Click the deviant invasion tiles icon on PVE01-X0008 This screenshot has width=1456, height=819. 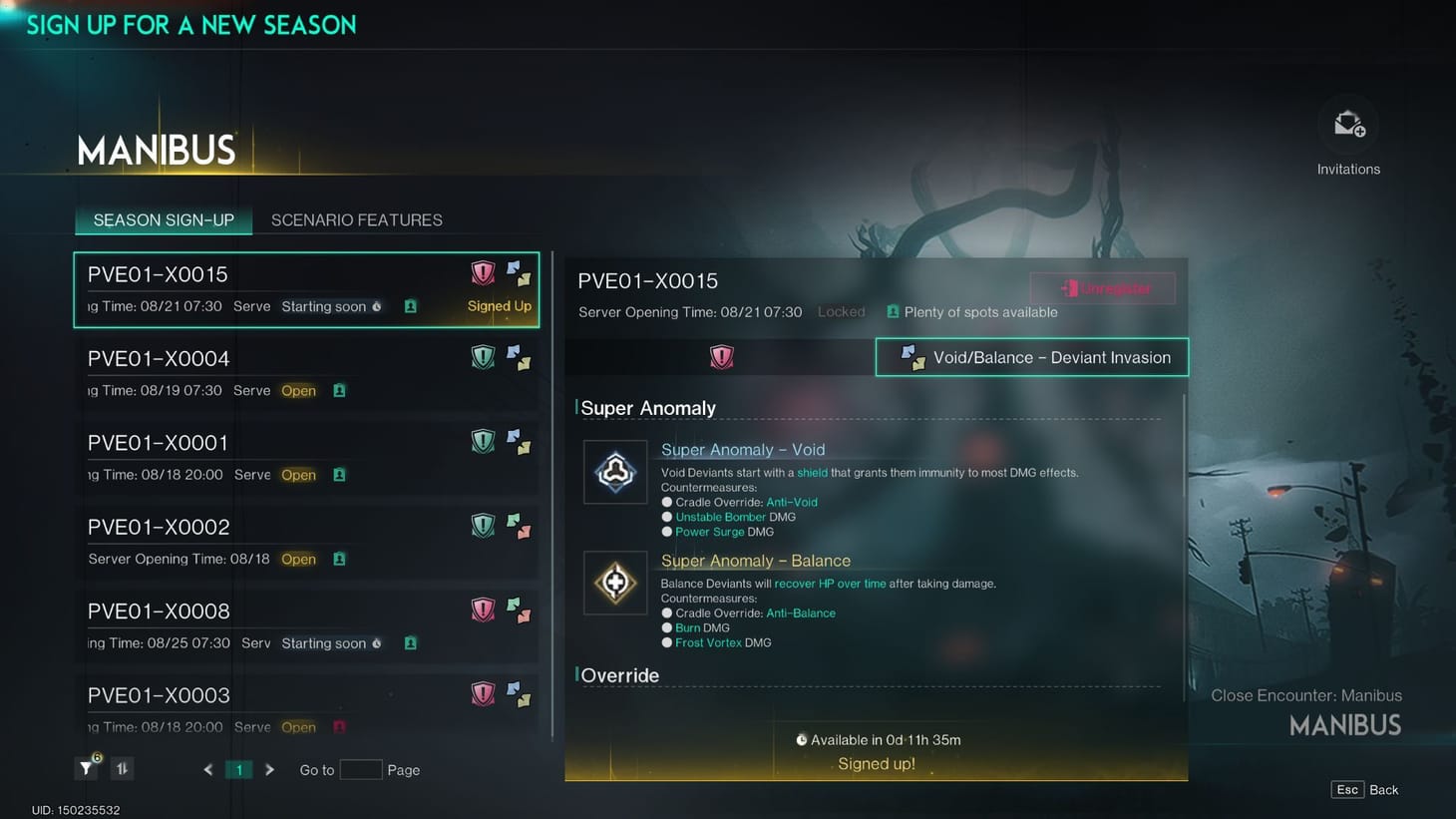[x=520, y=609]
